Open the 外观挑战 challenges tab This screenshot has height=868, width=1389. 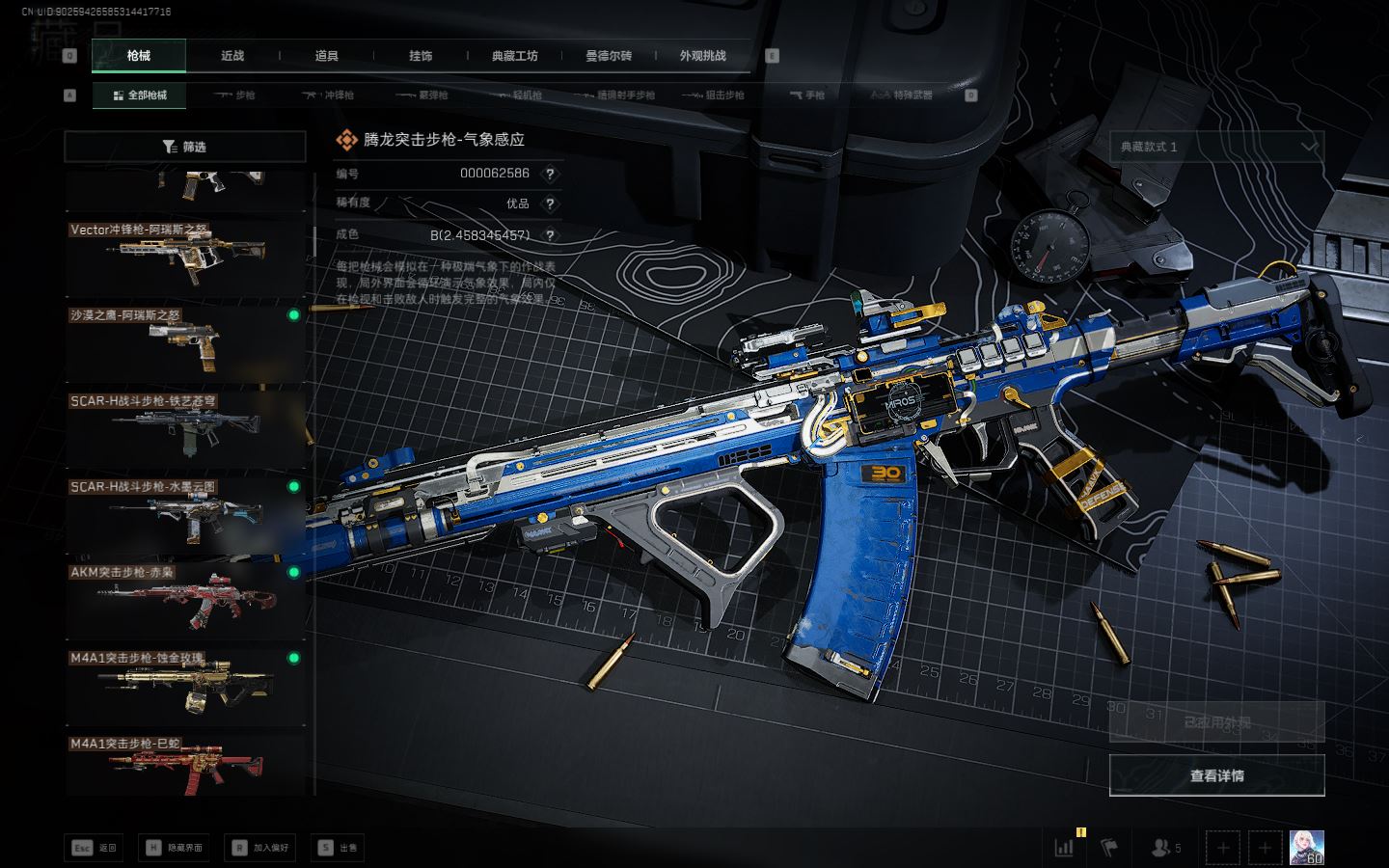(x=702, y=56)
